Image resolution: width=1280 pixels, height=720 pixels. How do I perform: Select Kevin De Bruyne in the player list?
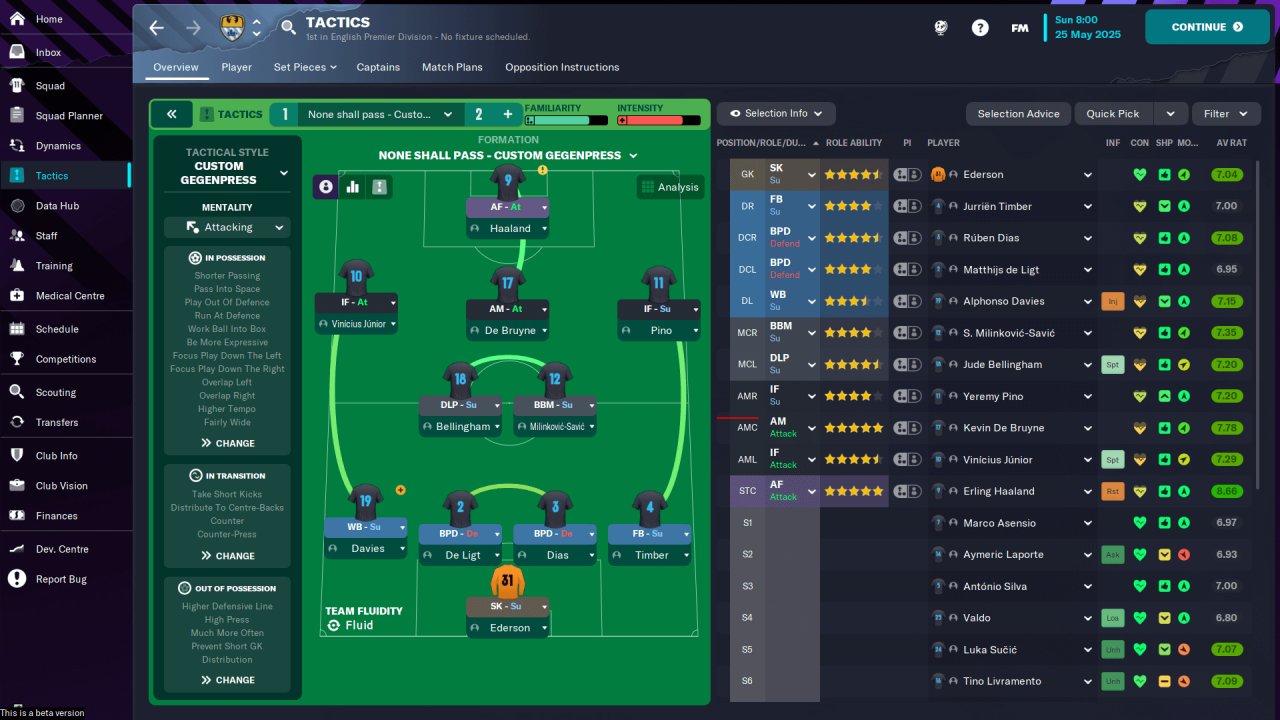(x=1003, y=428)
